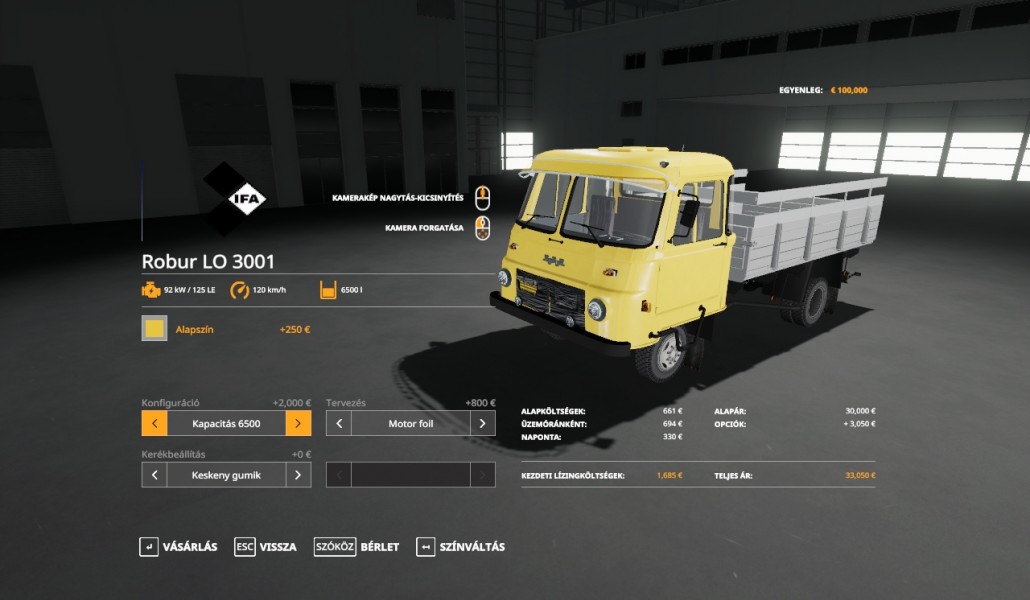Advance to next Tervezés option after Motor foil
This screenshot has height=600, width=1030.
coord(482,423)
